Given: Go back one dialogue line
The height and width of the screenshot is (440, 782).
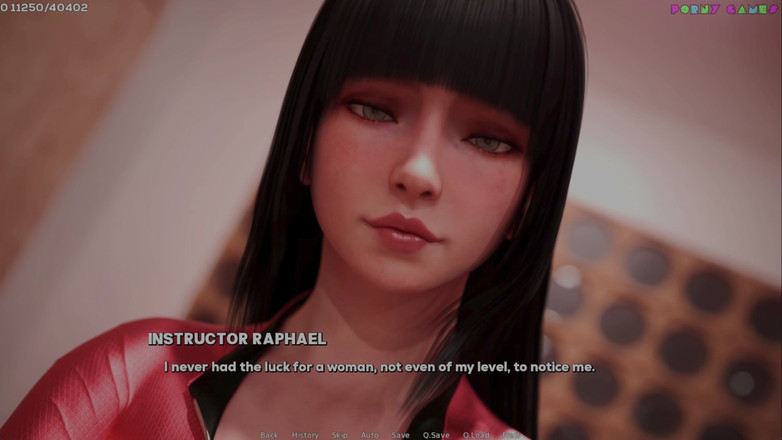Looking at the screenshot, I should pos(269,435).
